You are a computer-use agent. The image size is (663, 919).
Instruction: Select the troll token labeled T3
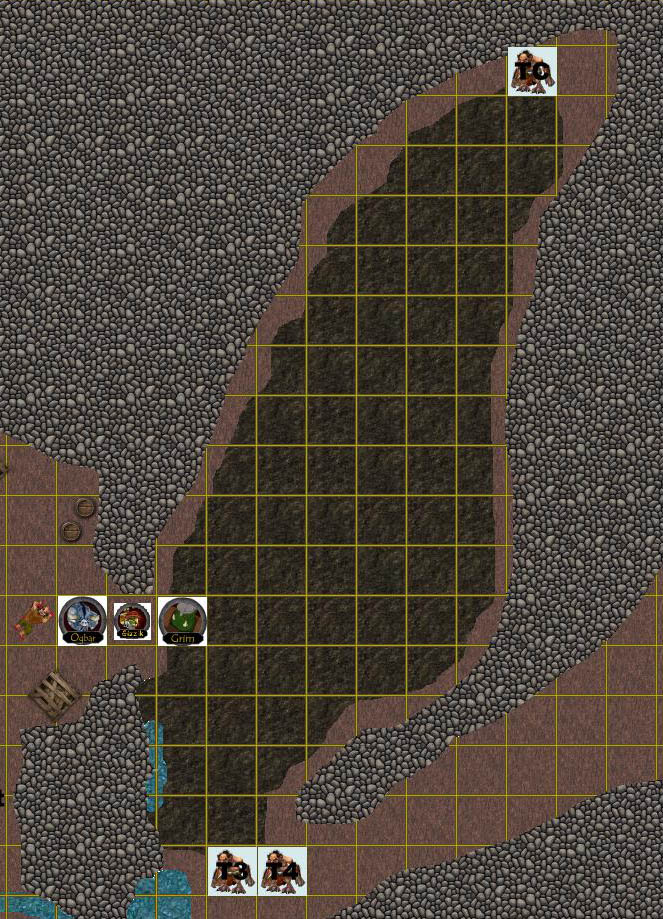coord(232,870)
